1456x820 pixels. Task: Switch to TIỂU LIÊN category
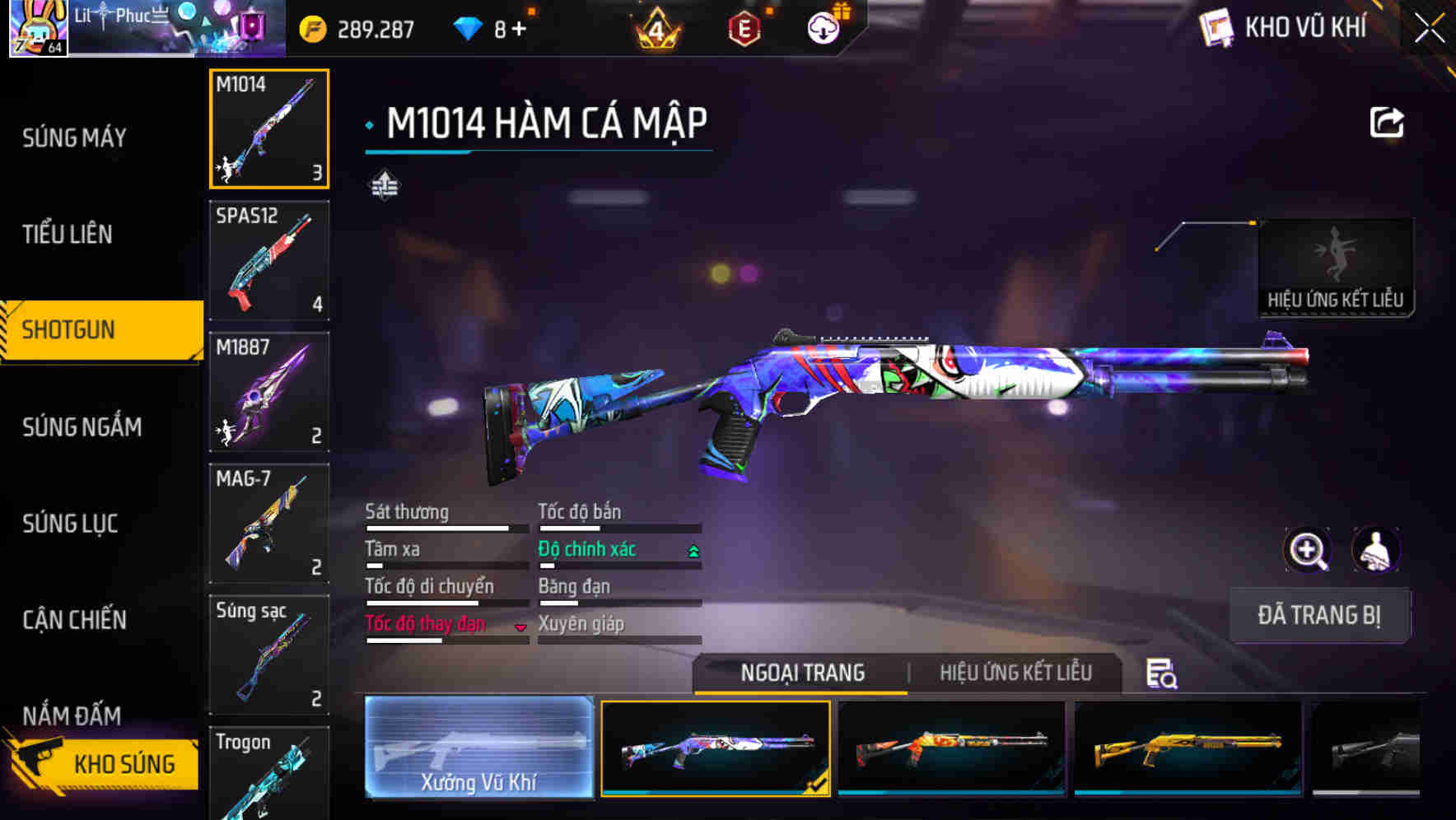coord(68,234)
